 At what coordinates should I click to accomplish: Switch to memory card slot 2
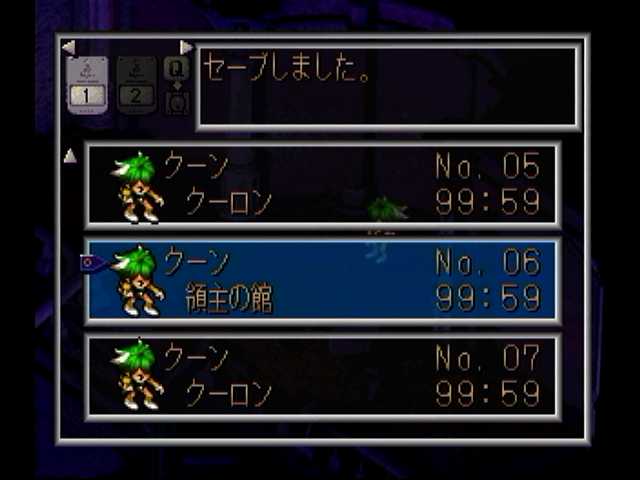pyautogui.click(x=136, y=85)
